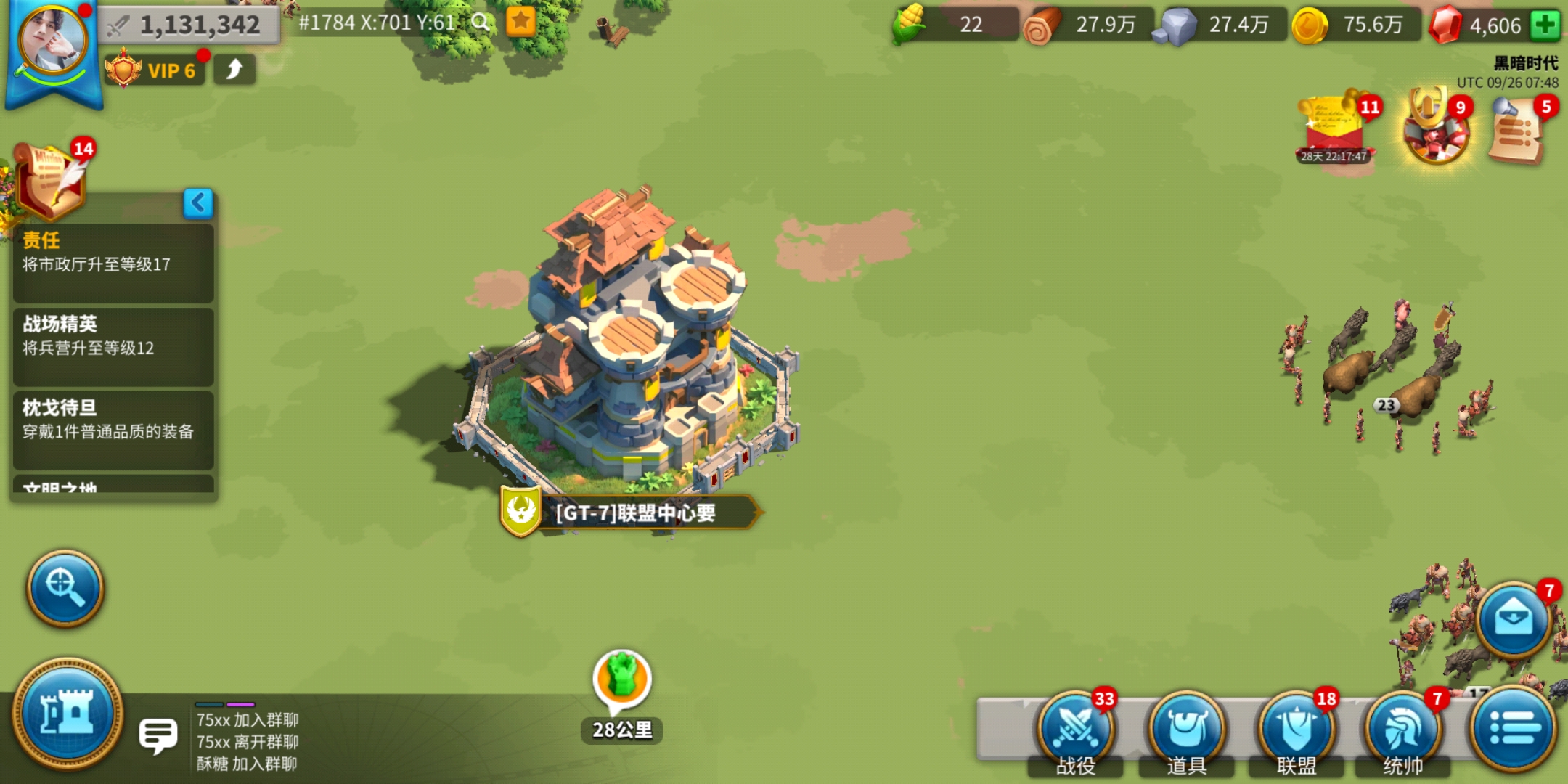The width and height of the screenshot is (1568, 784).
Task: Add gems with the green plus button
Action: [1545, 25]
